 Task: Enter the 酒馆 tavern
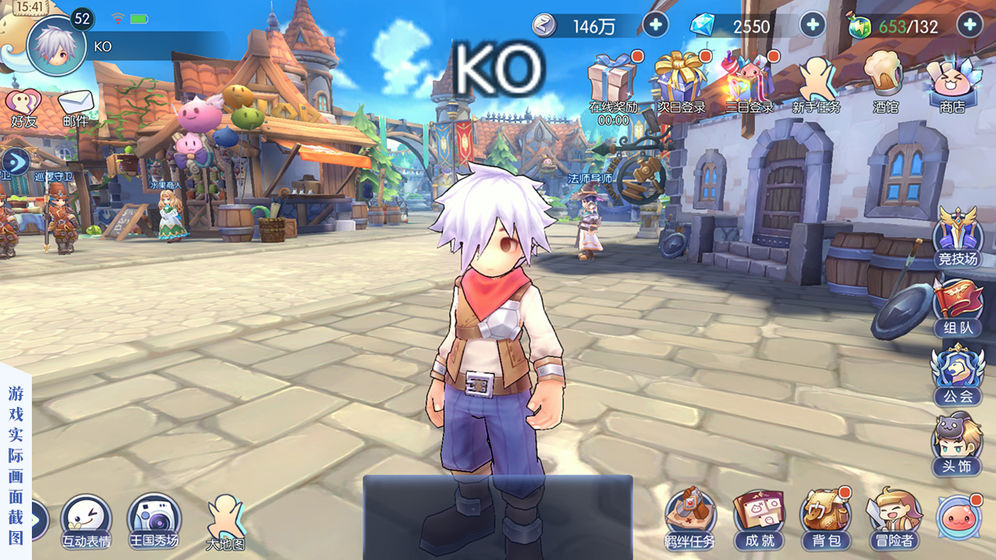click(885, 80)
